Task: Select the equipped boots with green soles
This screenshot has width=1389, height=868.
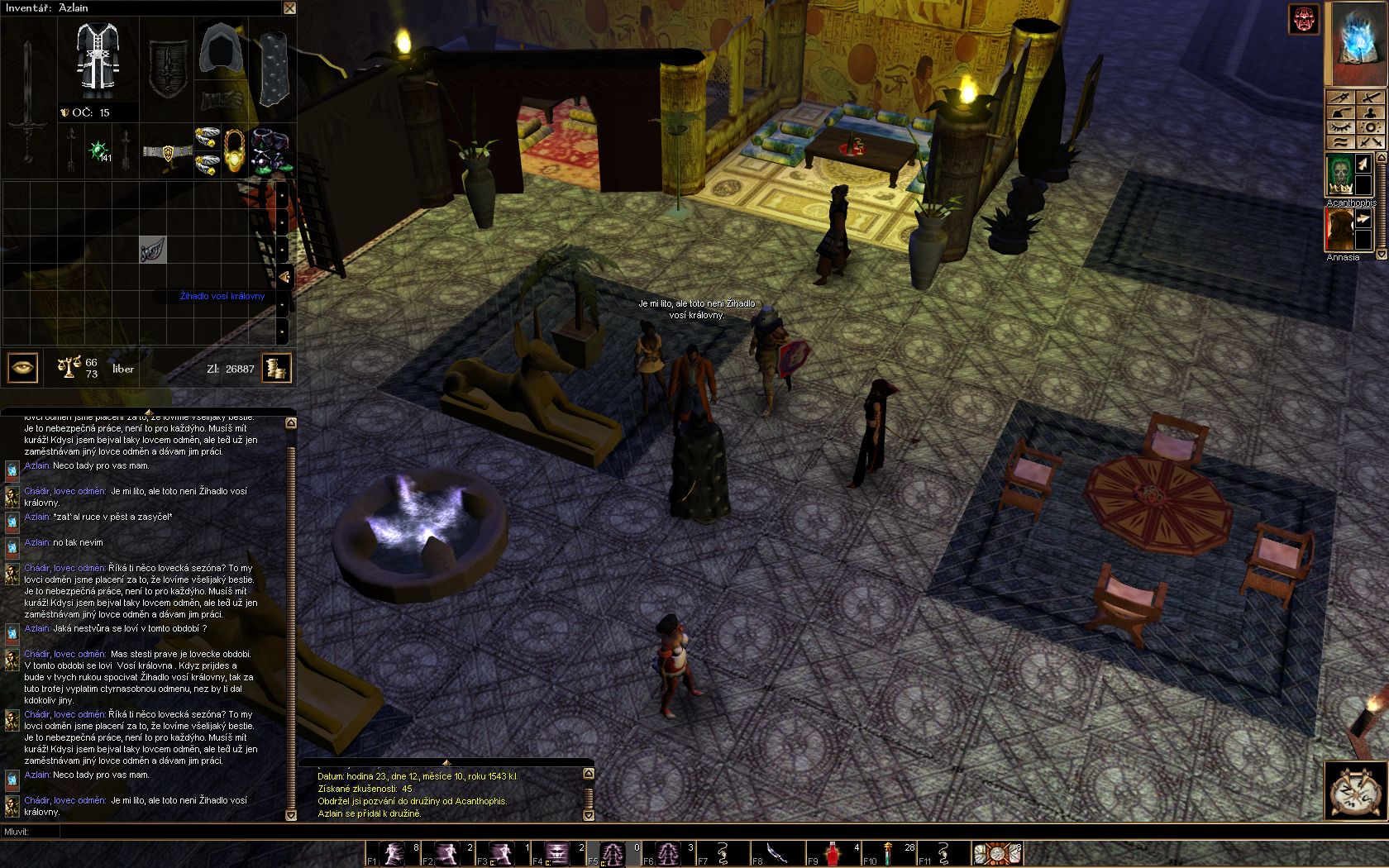Action: [x=270, y=150]
